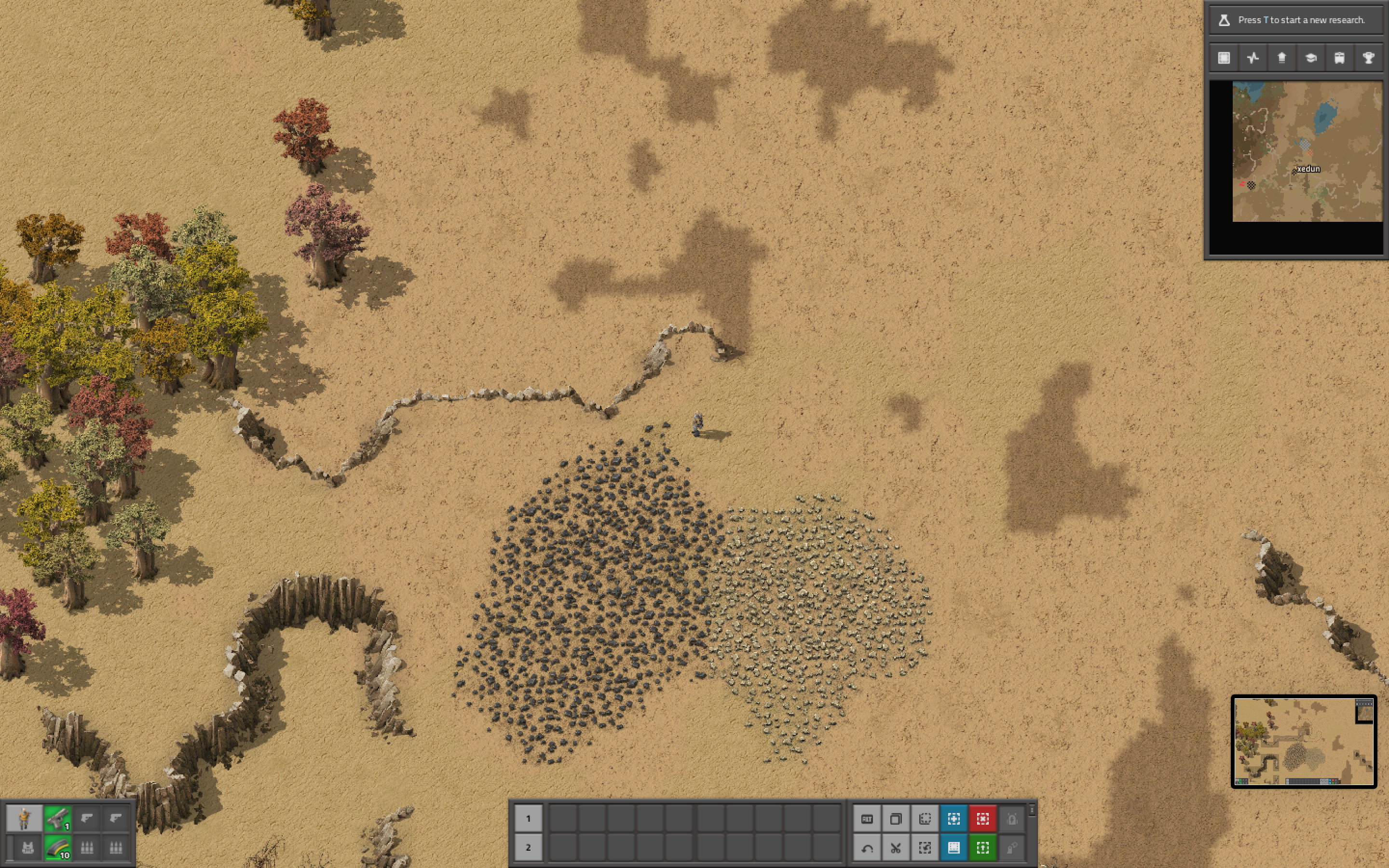
Task: Switch quickbar row with the "1" button
Action: click(528, 819)
